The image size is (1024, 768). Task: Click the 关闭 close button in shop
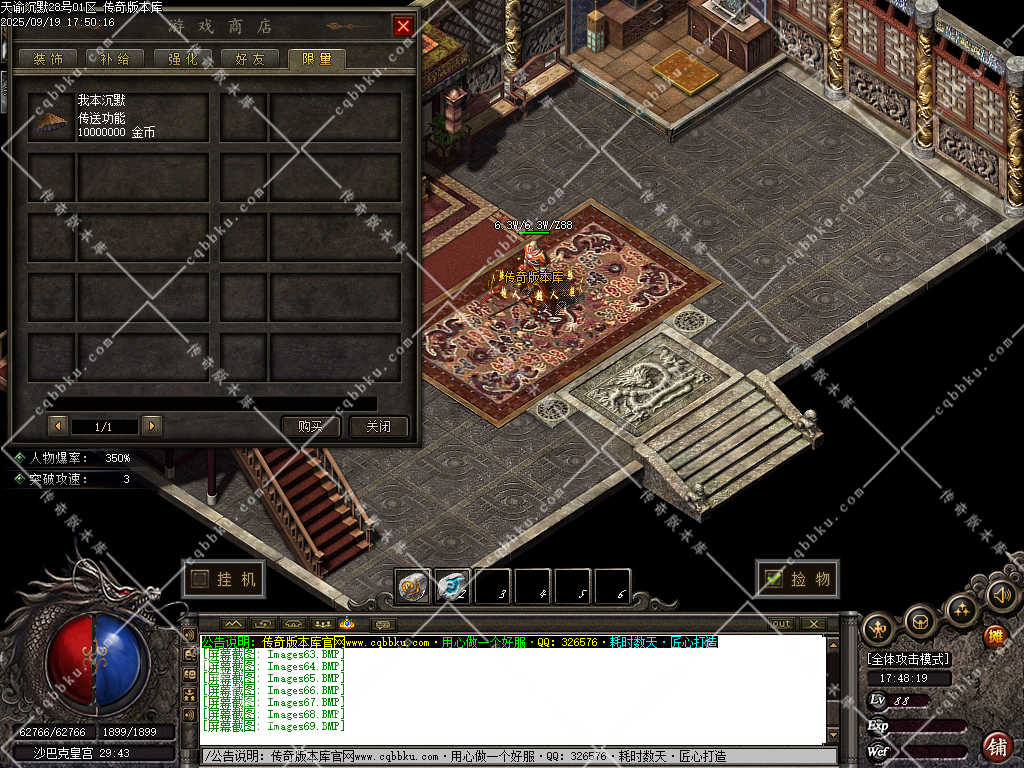378,426
